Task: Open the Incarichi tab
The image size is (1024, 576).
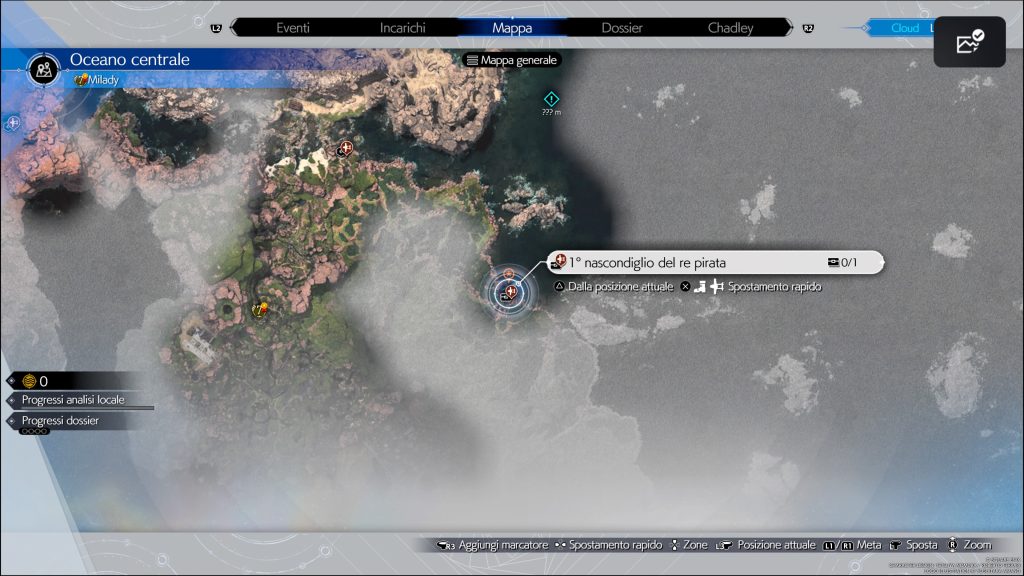Action: (x=402, y=28)
